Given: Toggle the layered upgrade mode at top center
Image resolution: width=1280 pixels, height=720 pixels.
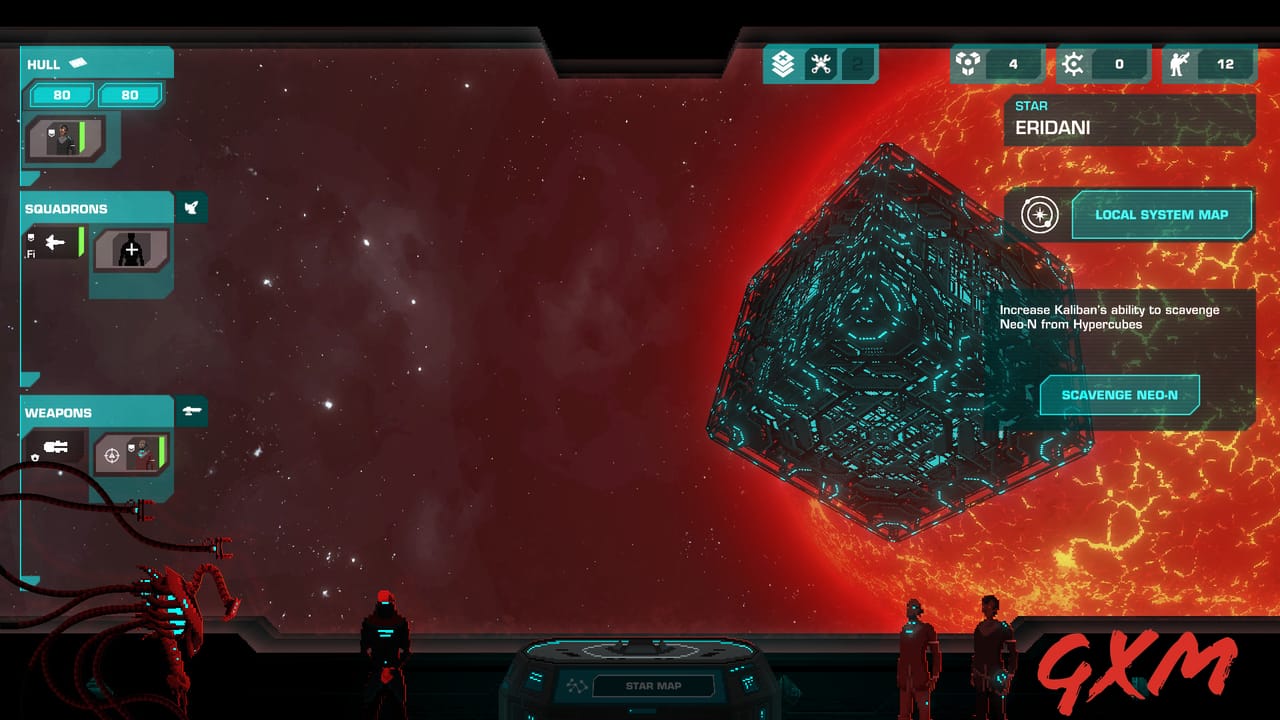Looking at the screenshot, I should click(784, 63).
